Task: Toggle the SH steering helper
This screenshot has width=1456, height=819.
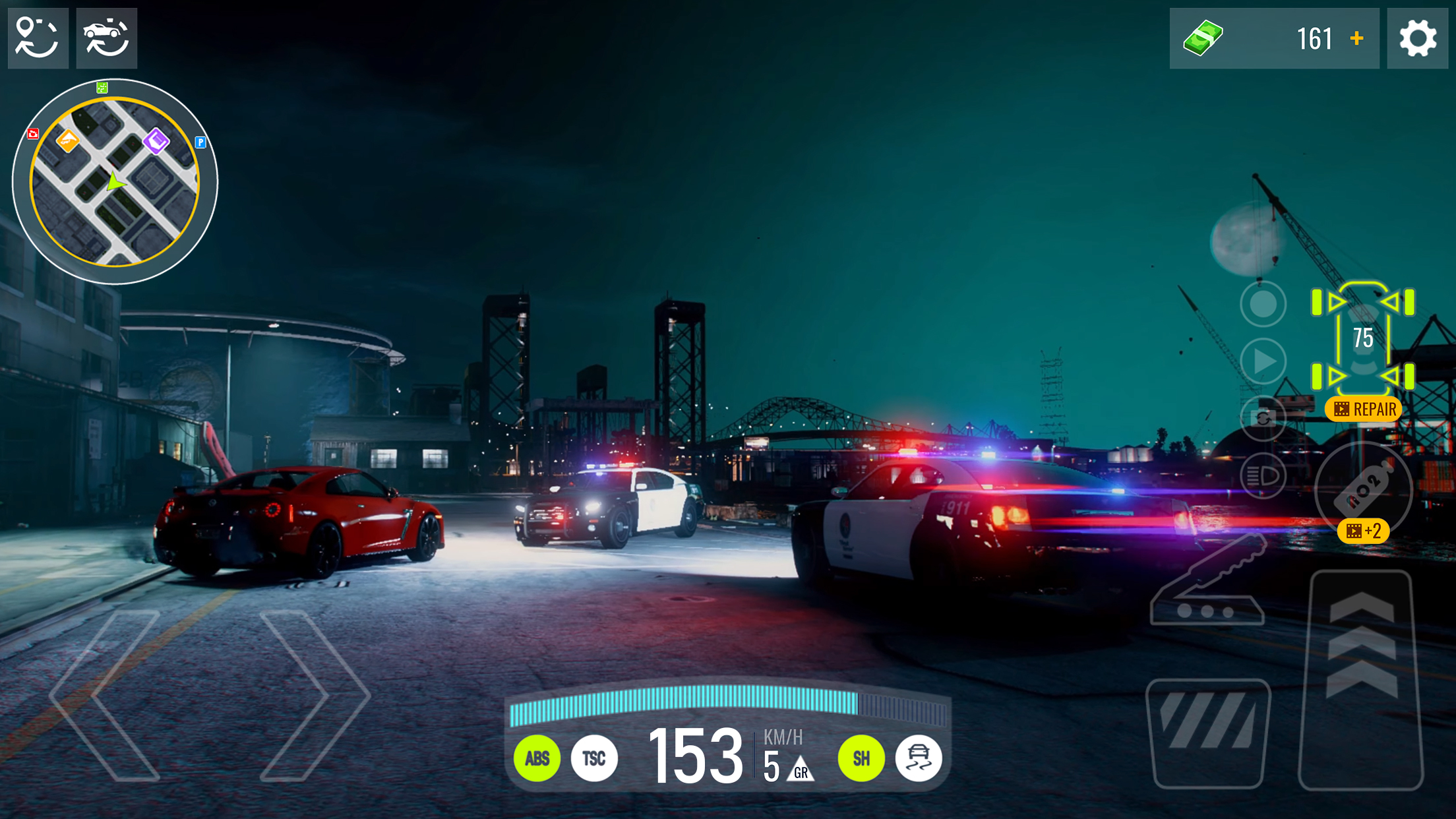Action: [x=861, y=759]
